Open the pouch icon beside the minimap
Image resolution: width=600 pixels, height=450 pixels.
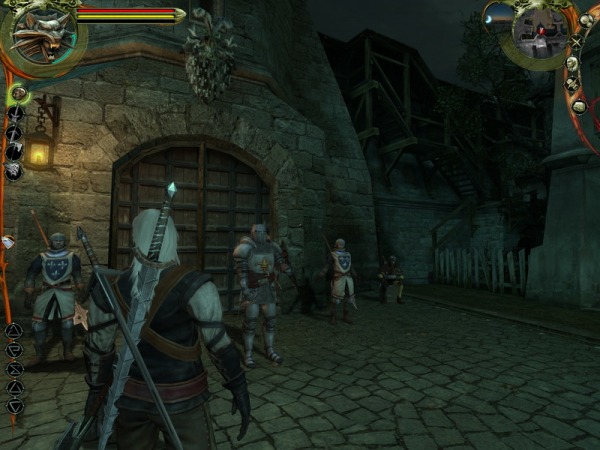(589, 18)
